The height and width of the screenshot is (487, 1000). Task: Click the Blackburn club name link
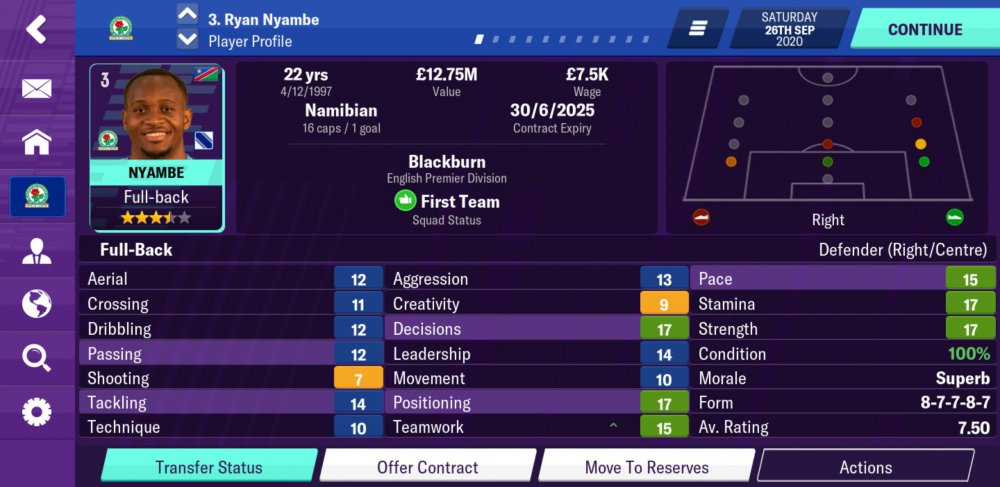coord(446,162)
